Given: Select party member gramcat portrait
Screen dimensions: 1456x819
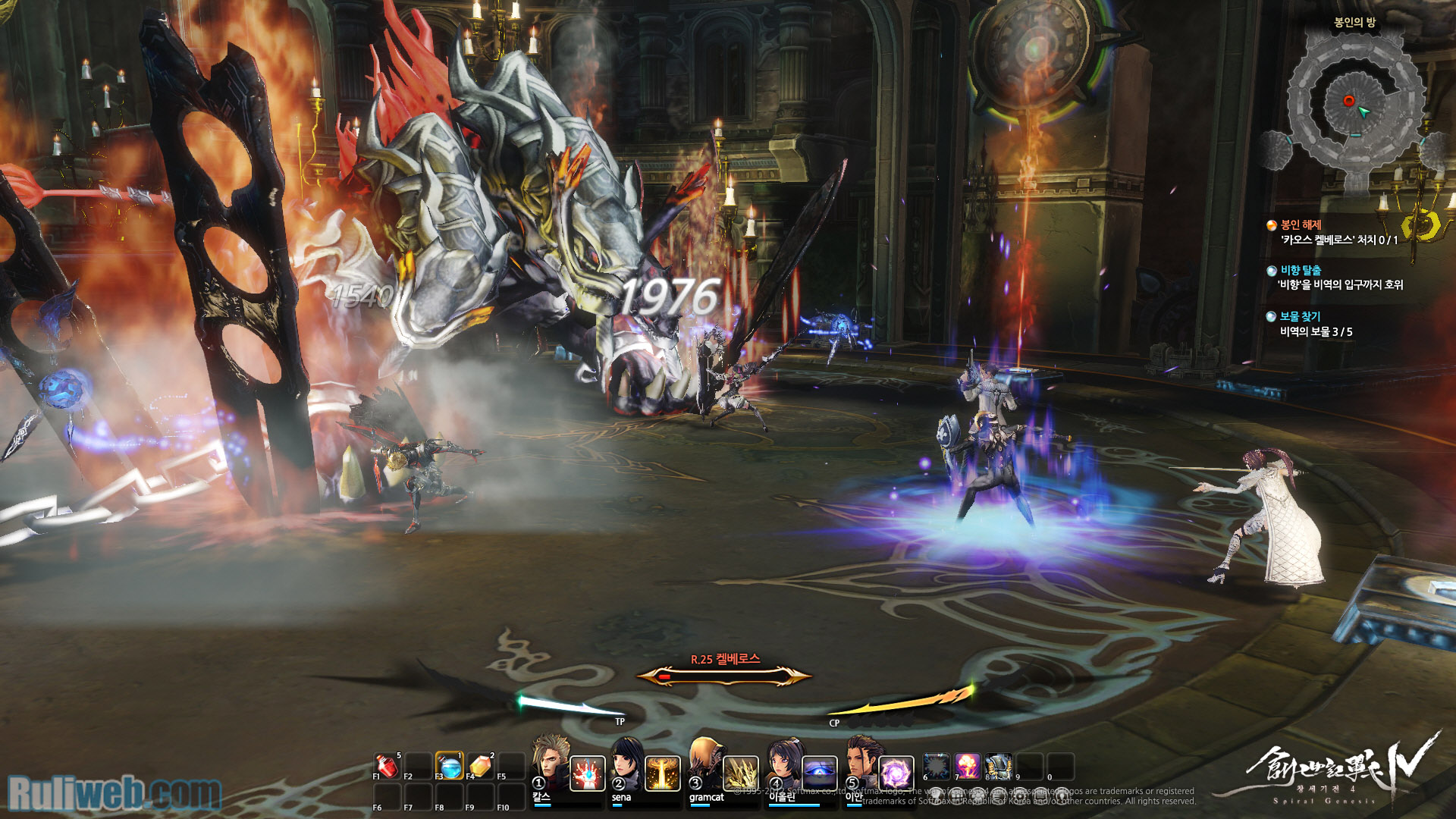Looking at the screenshot, I should (704, 764).
